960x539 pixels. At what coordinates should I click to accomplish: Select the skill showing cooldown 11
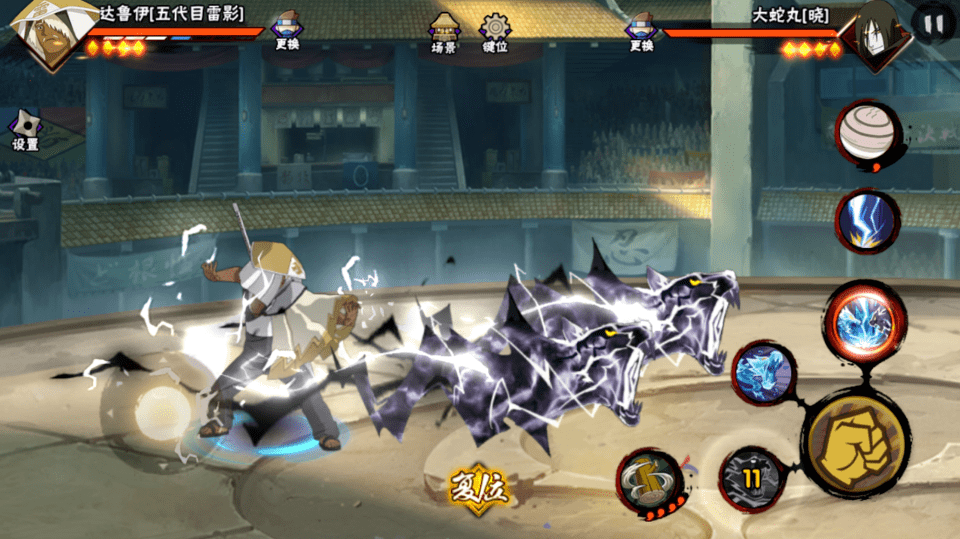(x=751, y=478)
